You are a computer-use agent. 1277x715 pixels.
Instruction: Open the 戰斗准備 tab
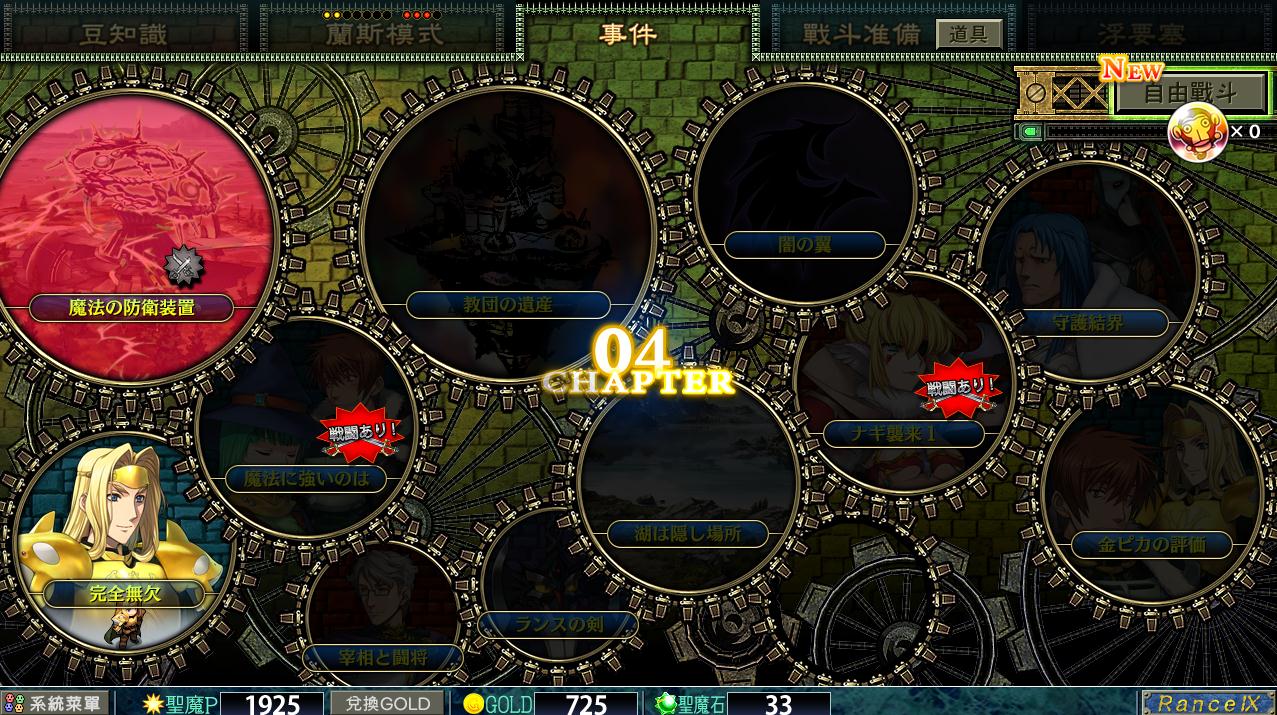(860, 33)
